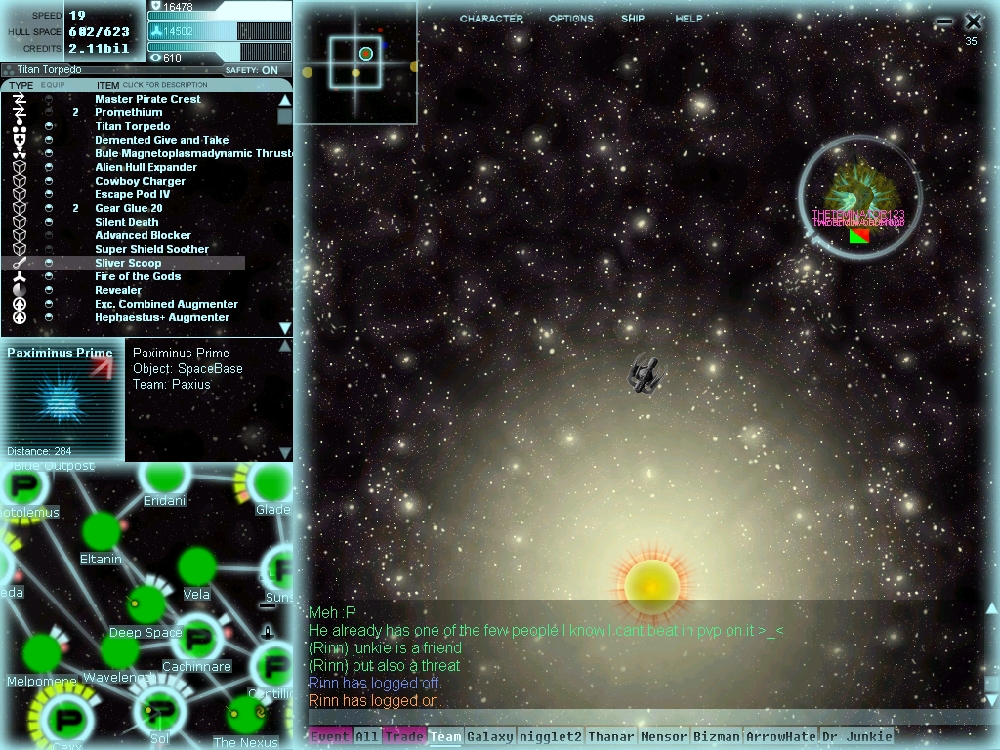Click the Paximinus Prime target thumbnail

(x=62, y=400)
